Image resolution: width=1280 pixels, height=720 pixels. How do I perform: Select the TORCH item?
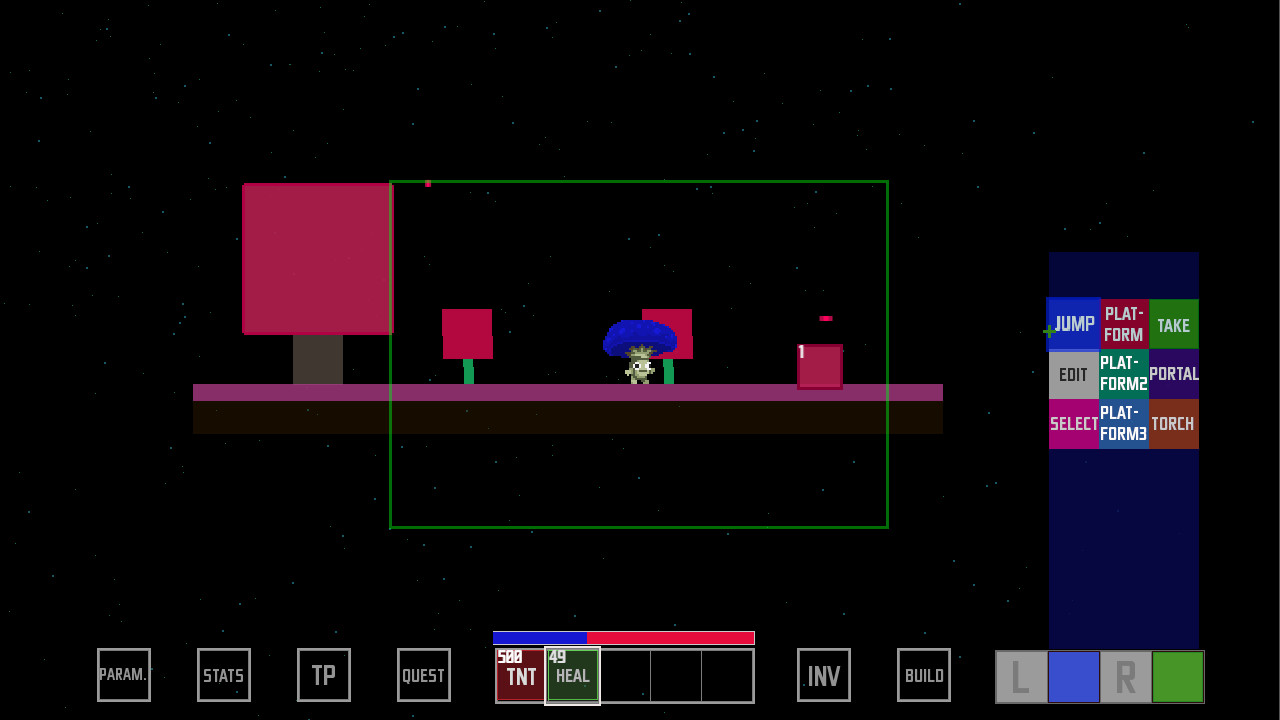(x=1173, y=424)
